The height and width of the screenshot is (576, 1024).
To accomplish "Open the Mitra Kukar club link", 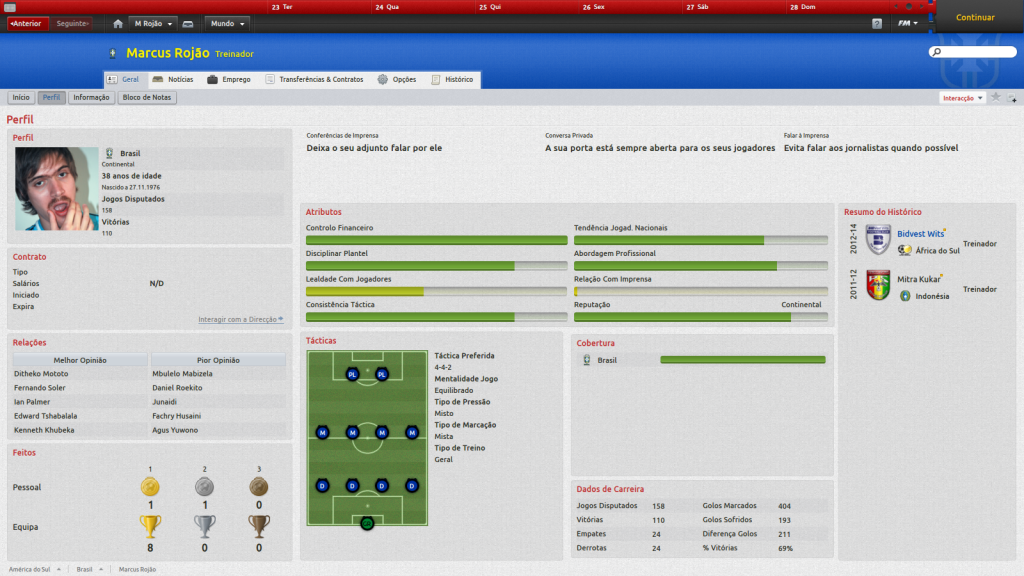I will (918, 280).
